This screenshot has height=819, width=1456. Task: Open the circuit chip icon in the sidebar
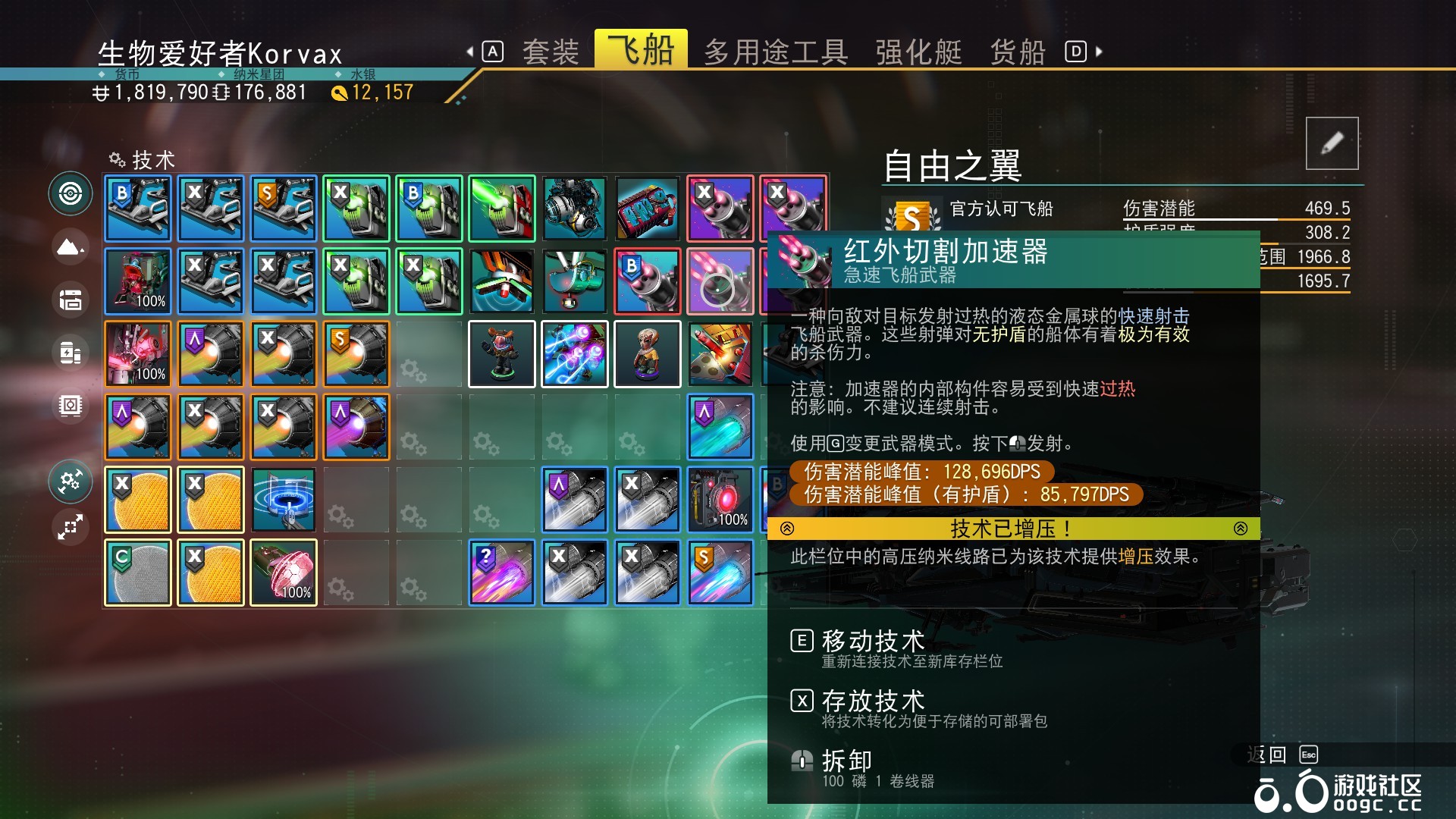point(70,406)
